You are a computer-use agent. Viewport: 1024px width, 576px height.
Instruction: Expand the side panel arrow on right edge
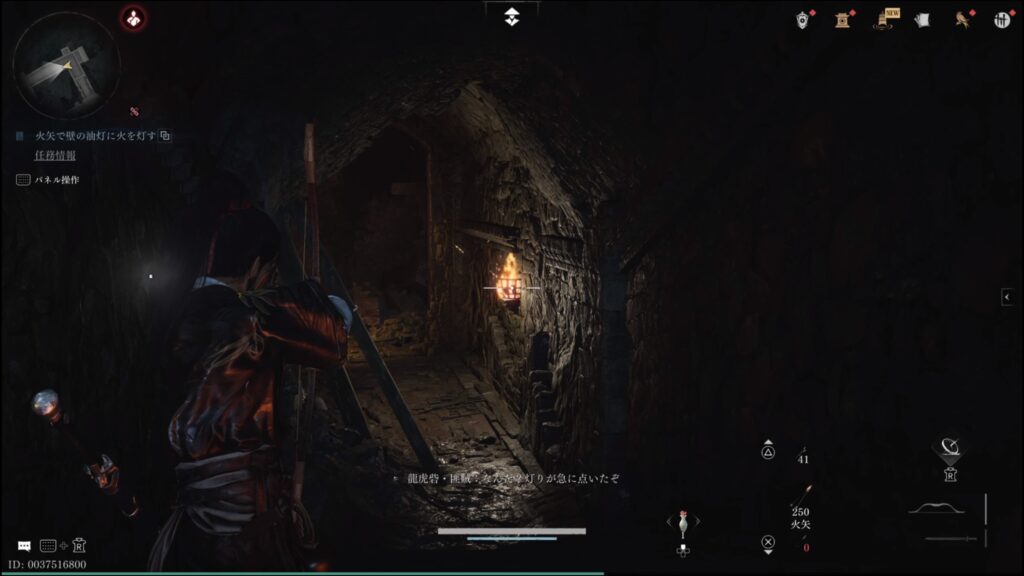[x=1007, y=297]
